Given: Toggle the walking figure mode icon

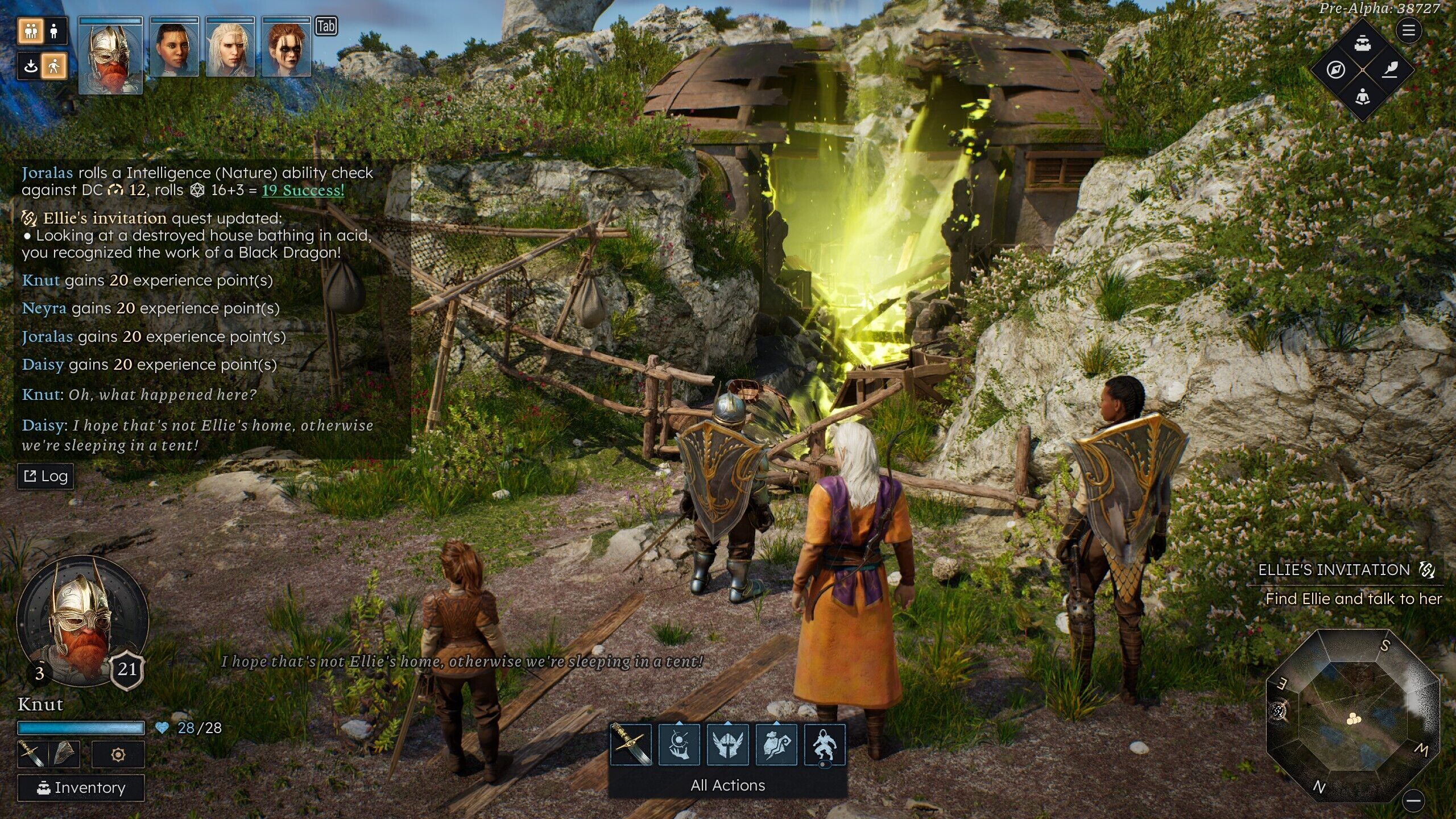Looking at the screenshot, I should tap(55, 67).
